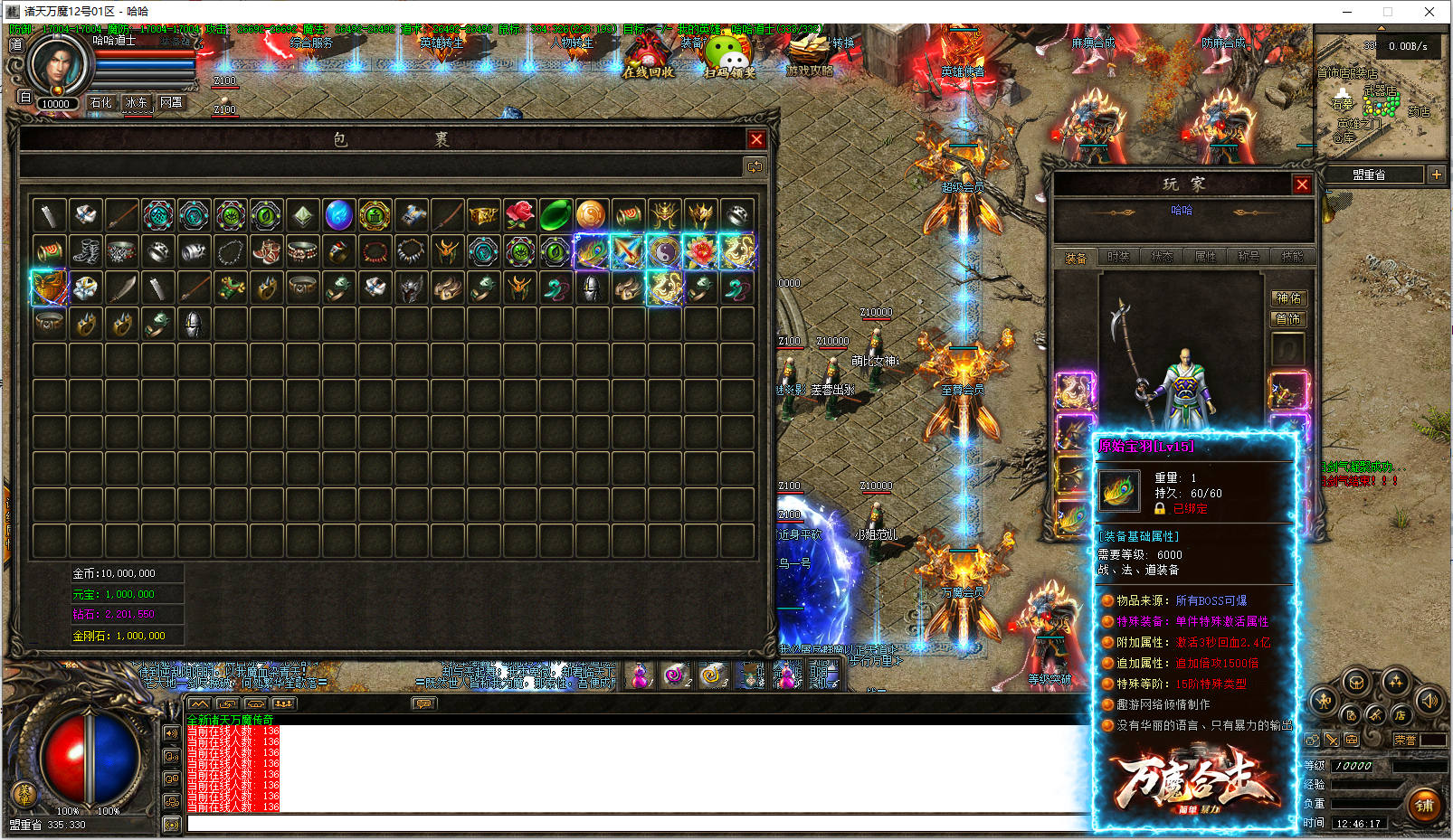Show the 属性 tab
Image resolution: width=1453 pixels, height=840 pixels.
pos(1205,258)
